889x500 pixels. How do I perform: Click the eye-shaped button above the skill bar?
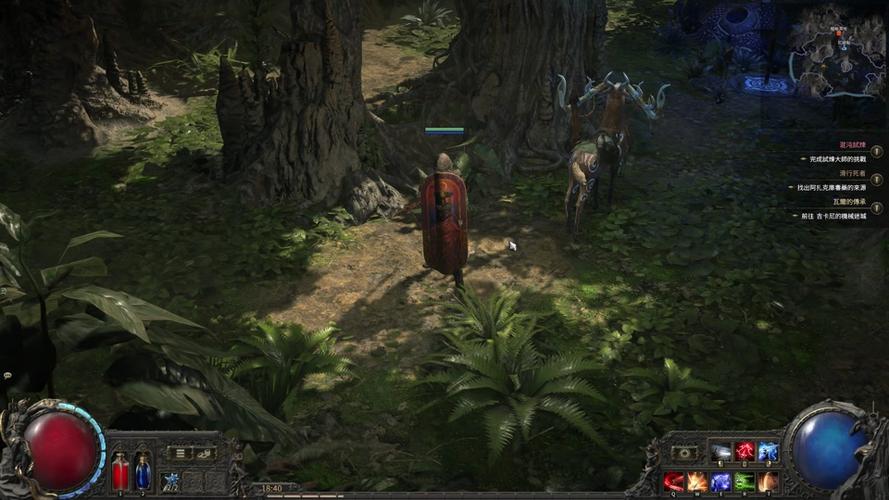click(684, 453)
